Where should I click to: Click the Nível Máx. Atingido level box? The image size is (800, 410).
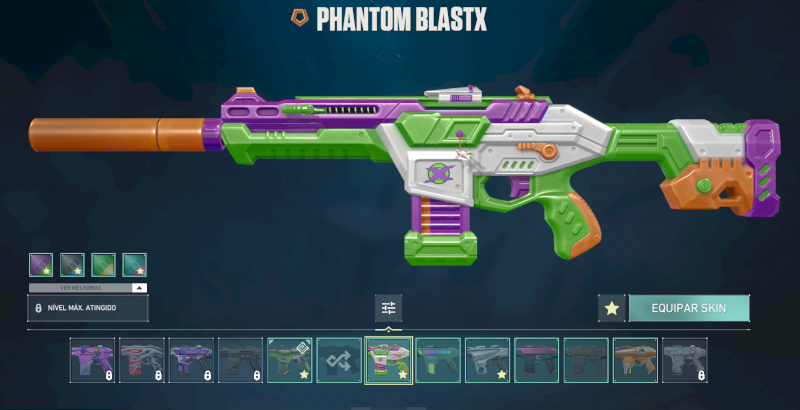pyautogui.click(x=88, y=308)
